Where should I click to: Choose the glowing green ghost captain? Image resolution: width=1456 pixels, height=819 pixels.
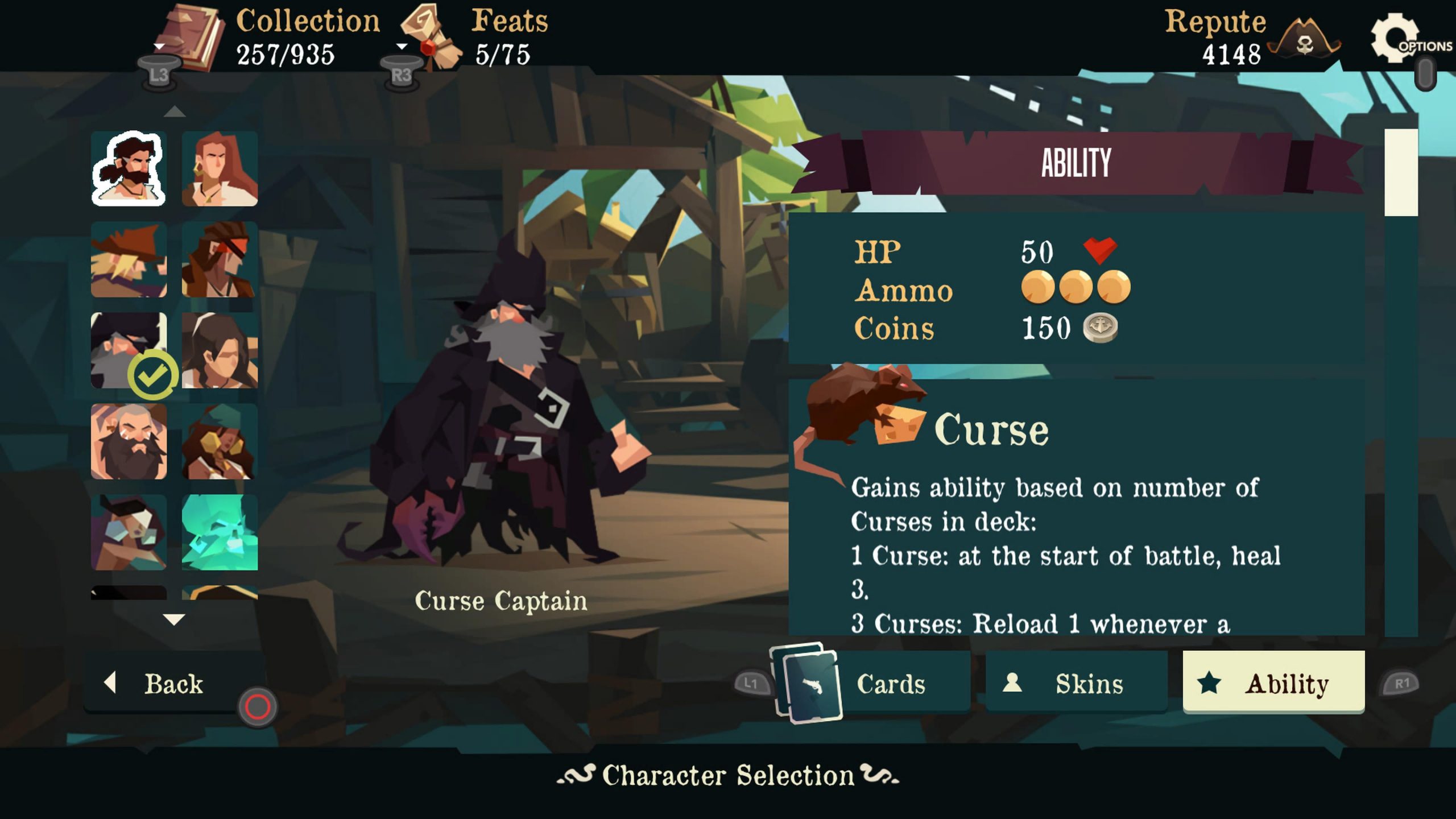[220, 533]
